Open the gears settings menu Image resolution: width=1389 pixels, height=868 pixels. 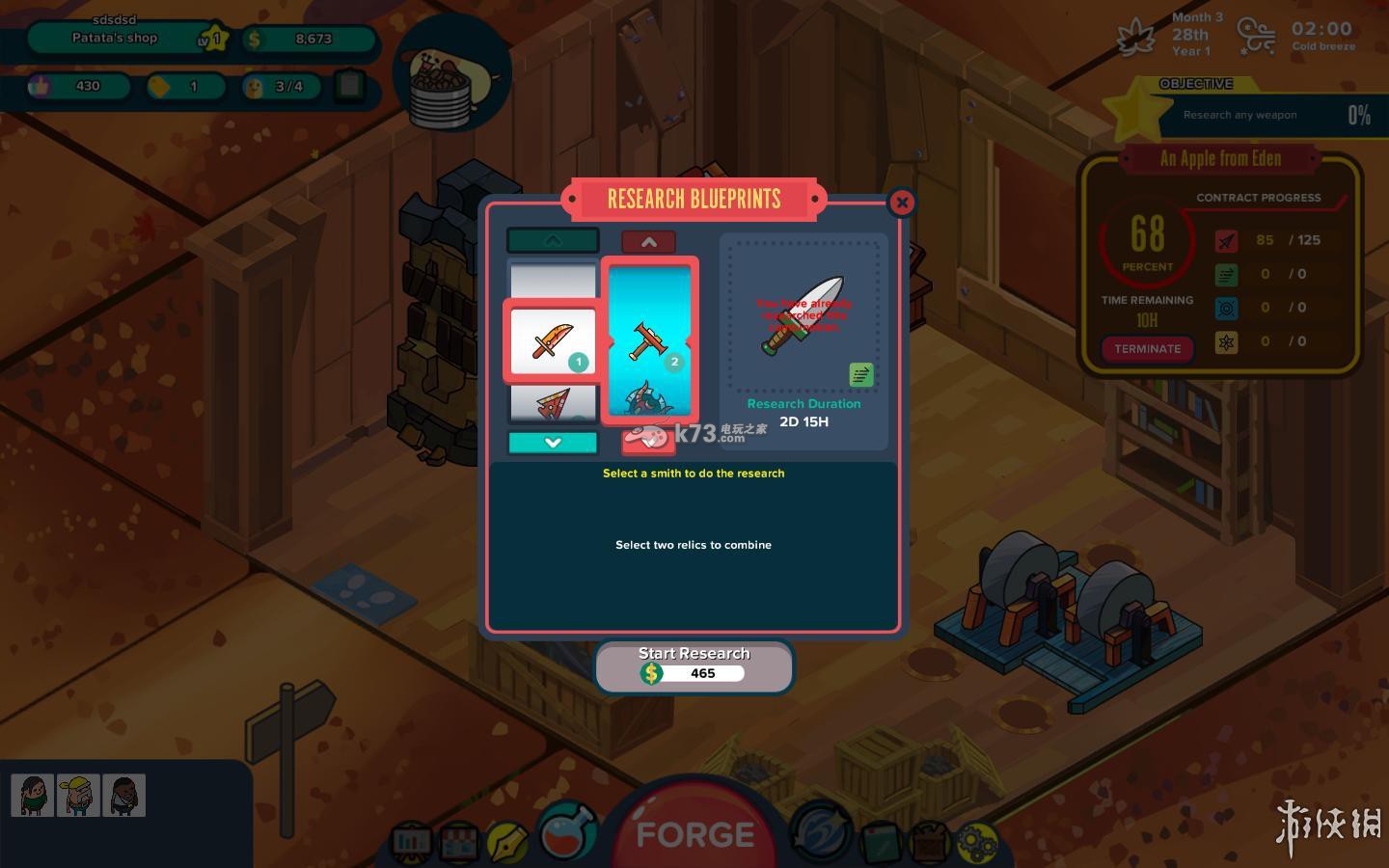(x=977, y=842)
